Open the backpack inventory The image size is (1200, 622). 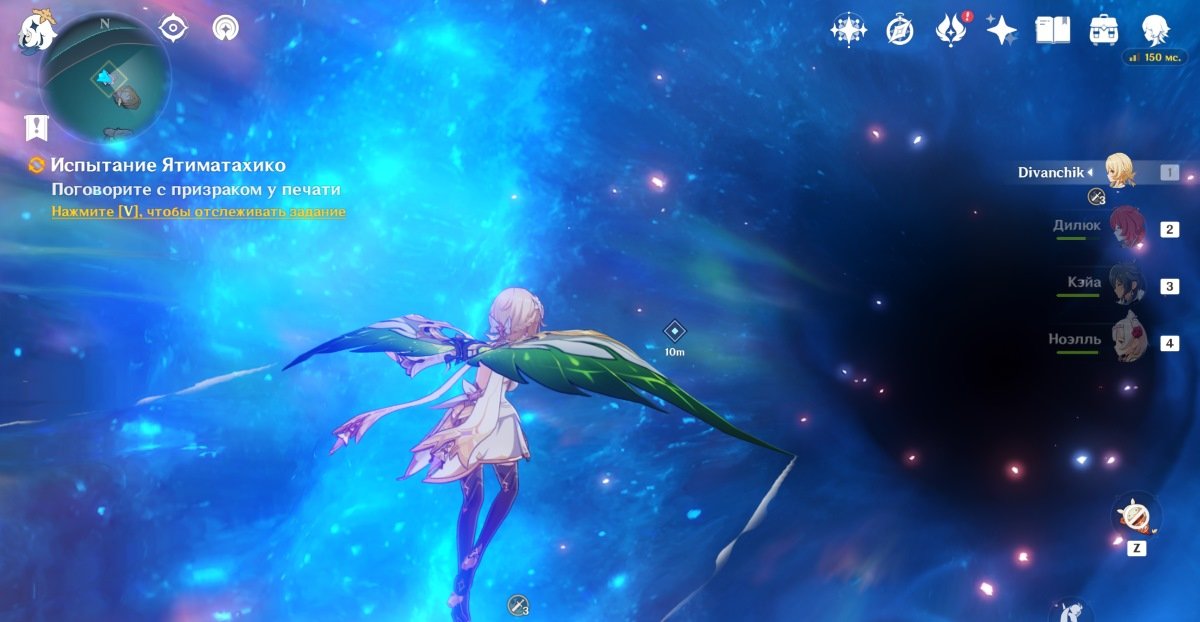[x=1104, y=30]
